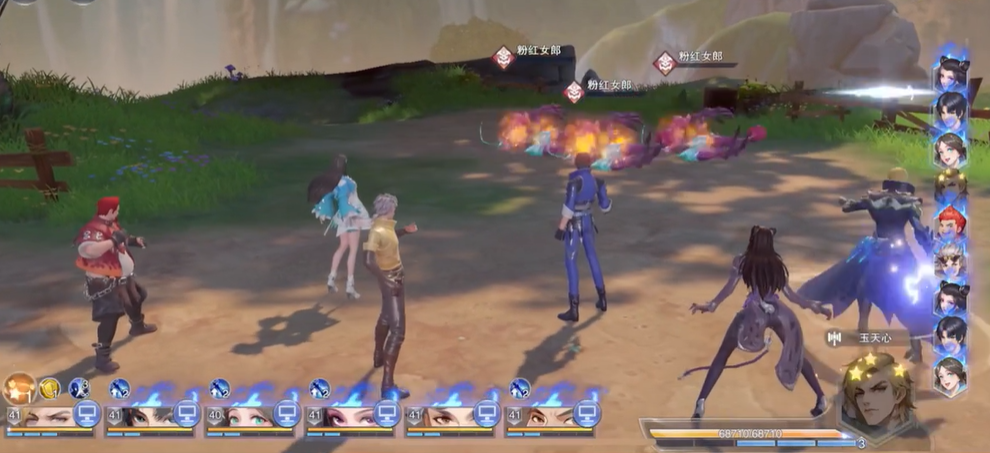
Task: Click the small icon beside 玉天心 name
Action: pyautogui.click(x=833, y=338)
